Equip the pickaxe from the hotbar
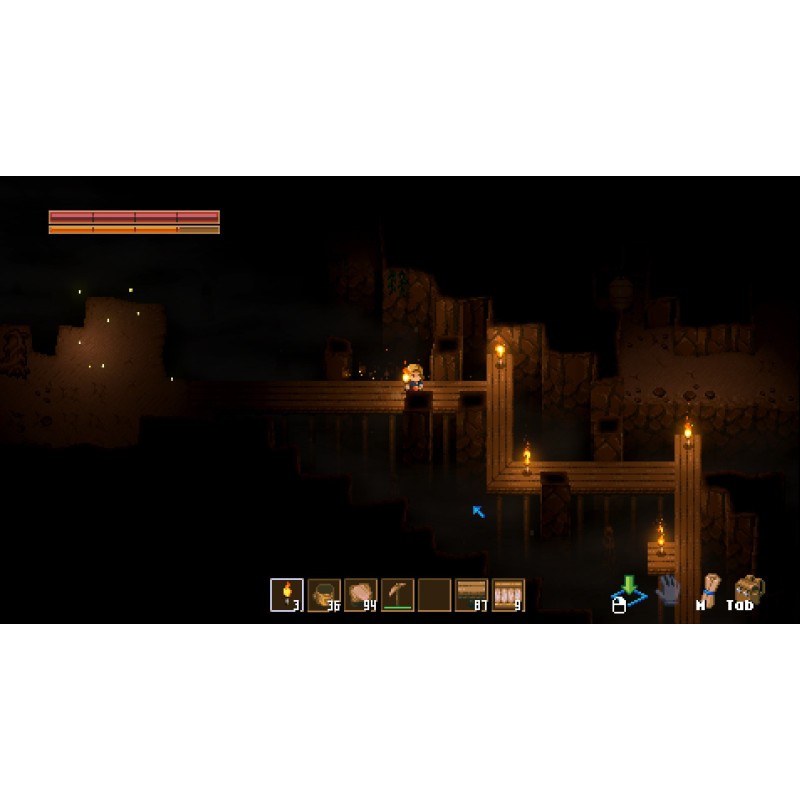This screenshot has height=800, width=800. point(398,595)
